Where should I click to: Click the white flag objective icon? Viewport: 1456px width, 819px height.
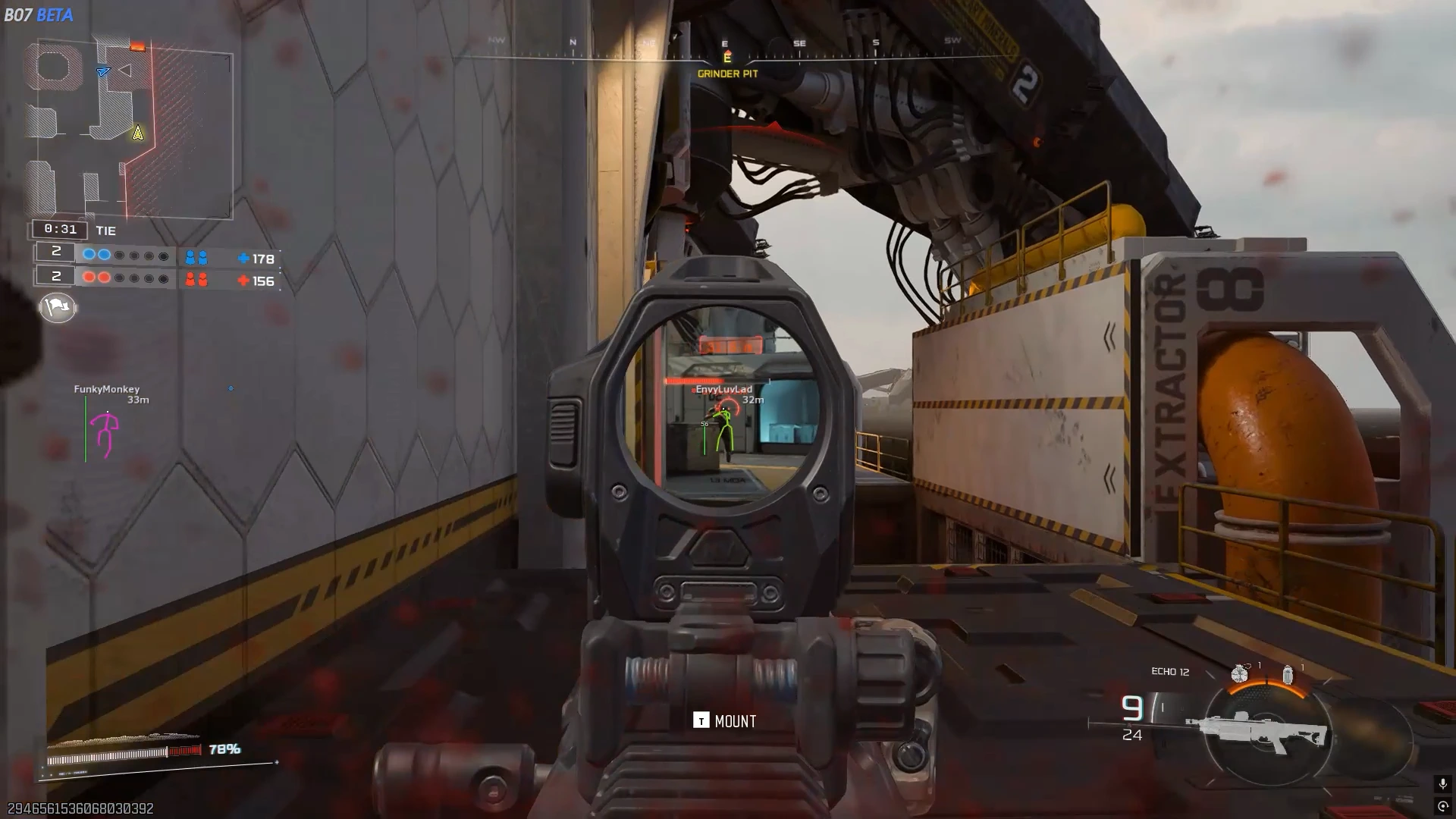[x=58, y=307]
